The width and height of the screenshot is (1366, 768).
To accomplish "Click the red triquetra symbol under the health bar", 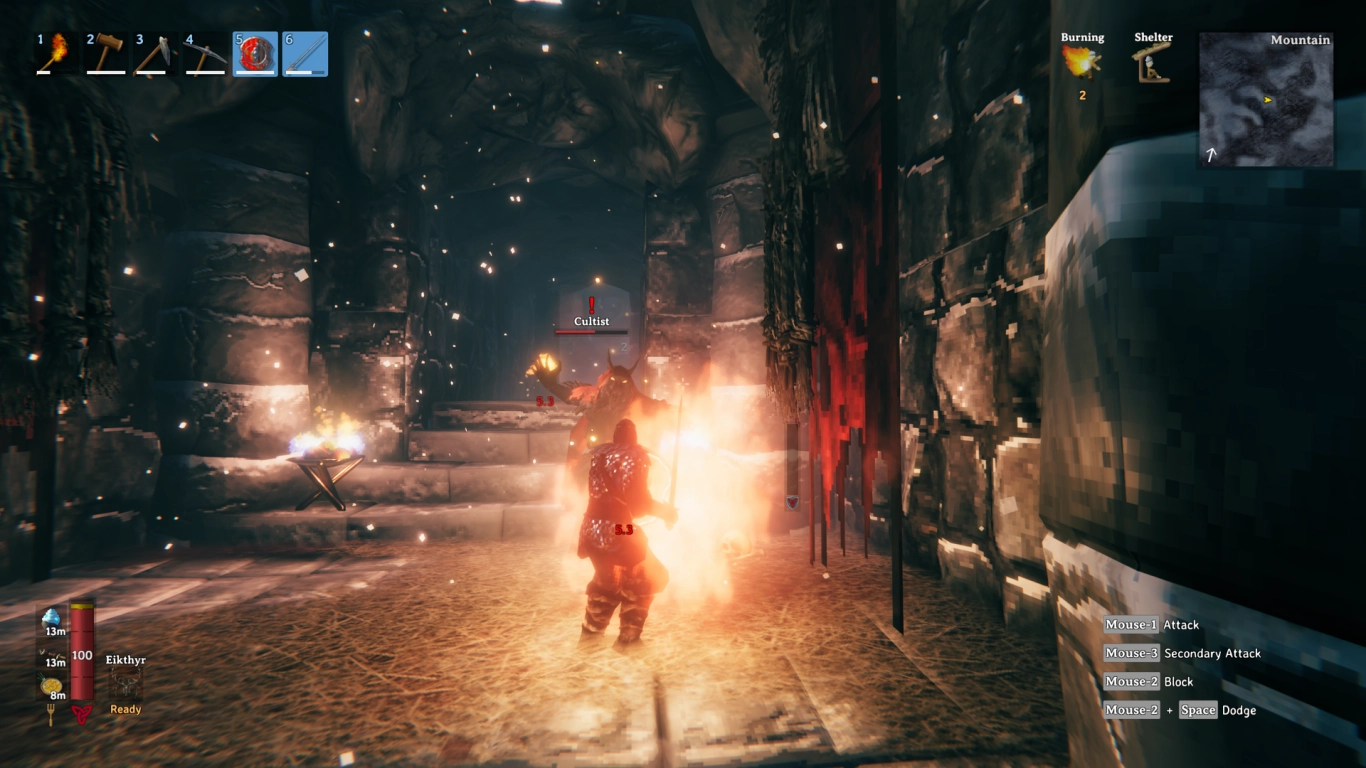I will (83, 711).
